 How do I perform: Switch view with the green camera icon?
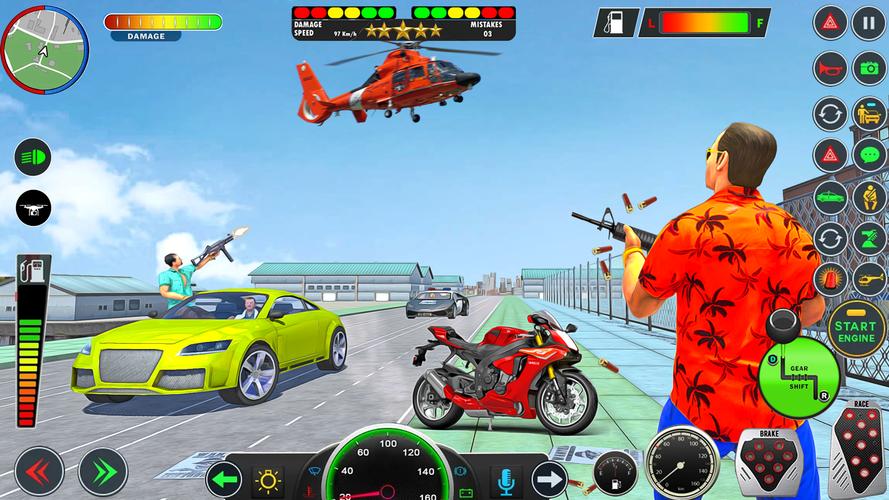coord(868,68)
